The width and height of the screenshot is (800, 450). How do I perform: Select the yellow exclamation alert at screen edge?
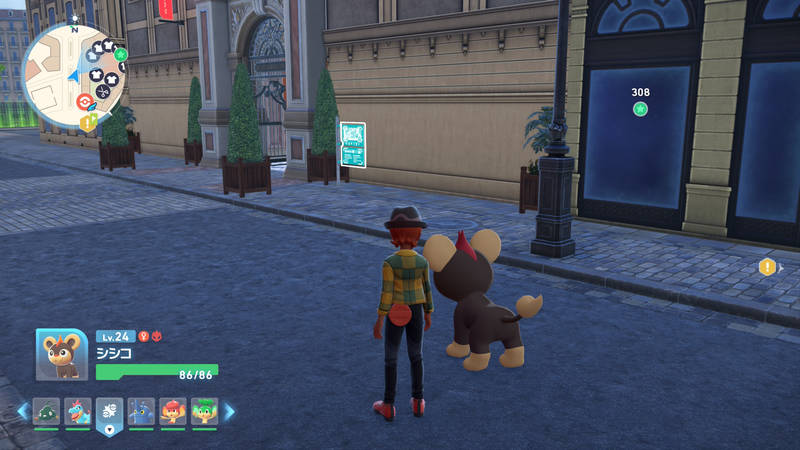pos(767,267)
